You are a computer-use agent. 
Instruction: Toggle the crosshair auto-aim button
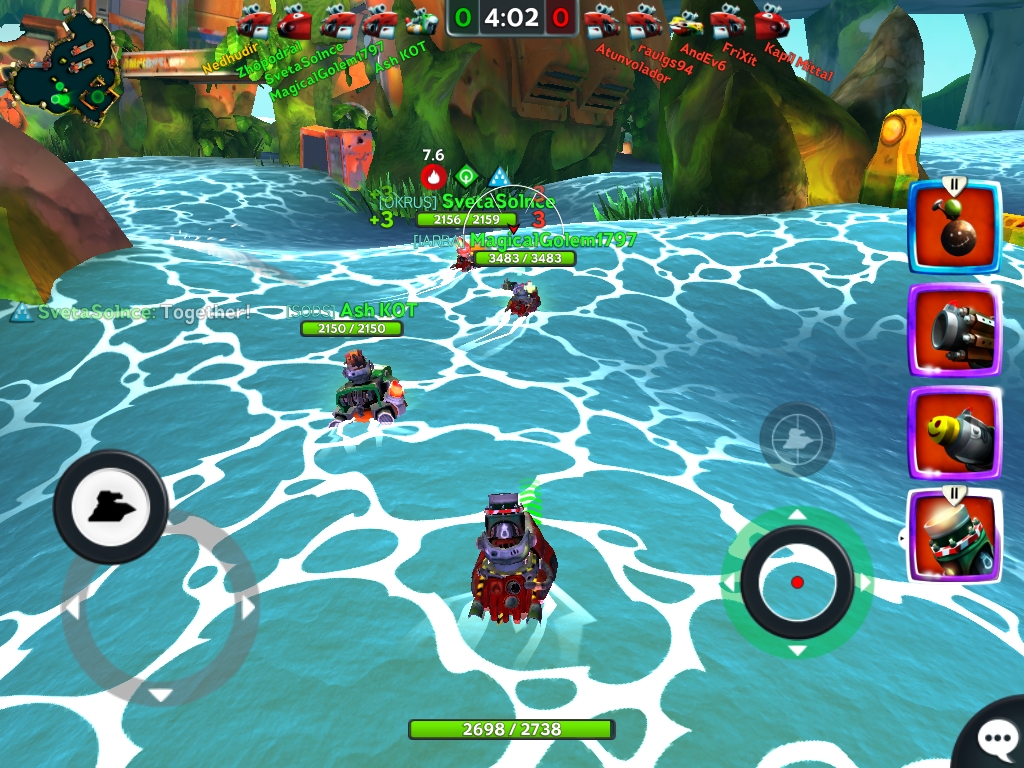796,439
